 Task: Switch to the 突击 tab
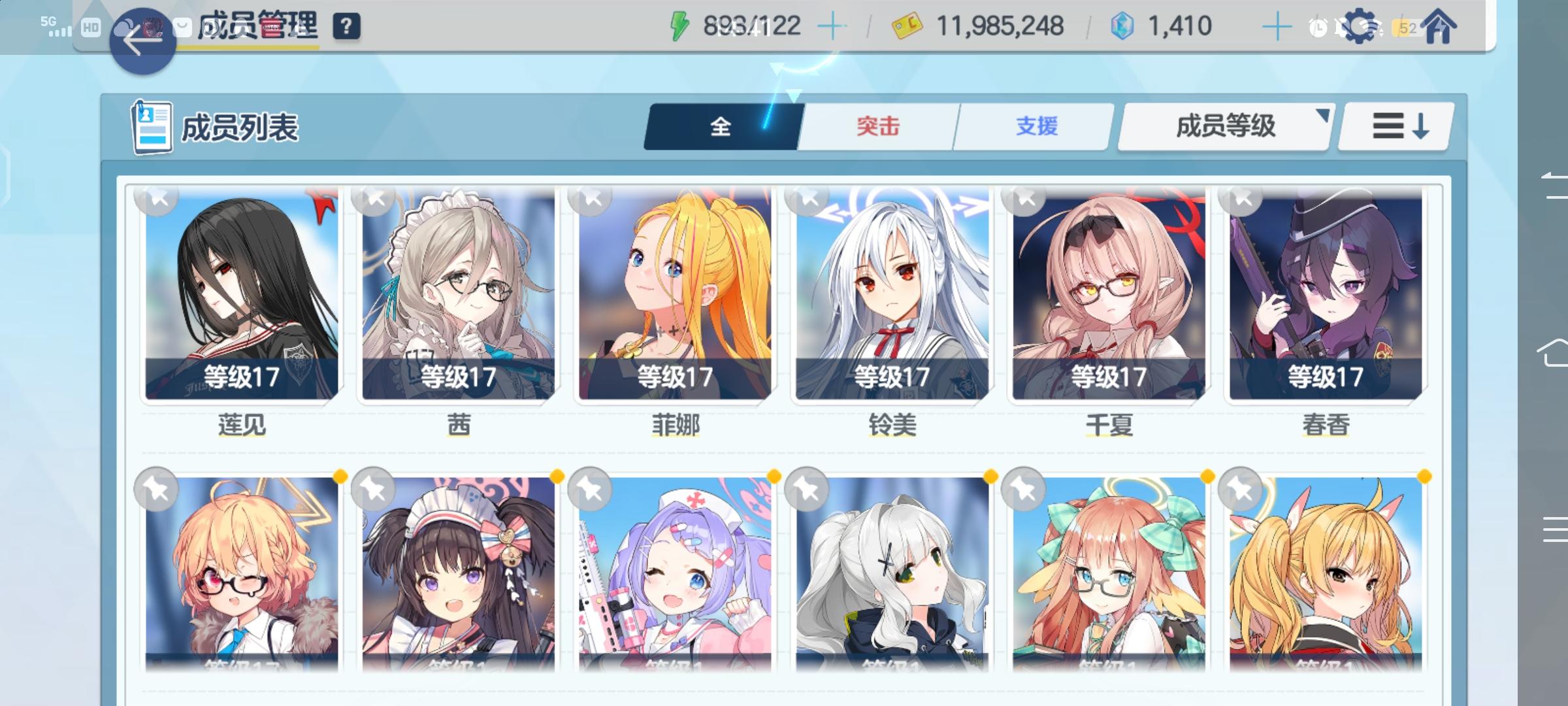click(x=877, y=127)
